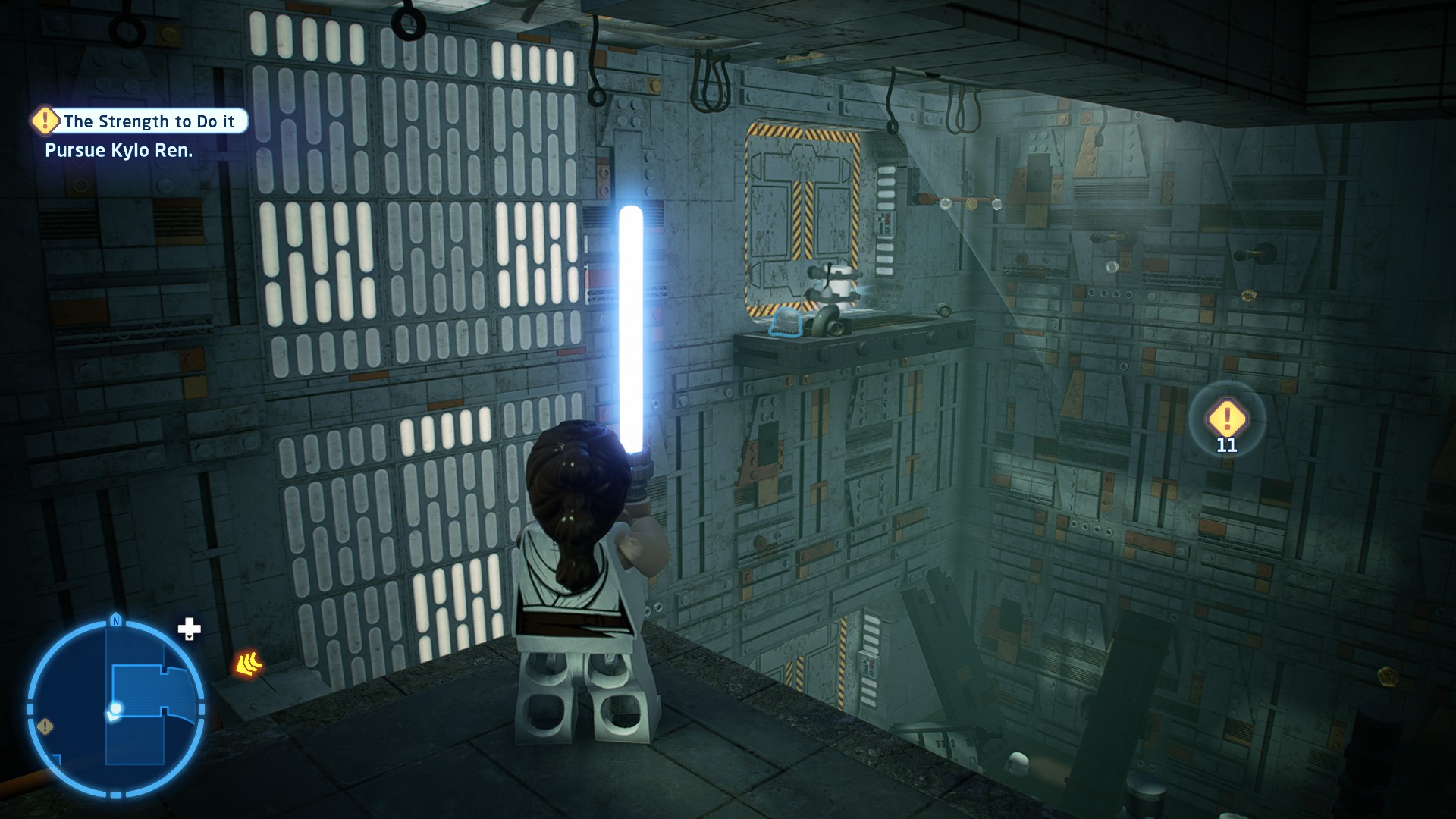Viewport: 1456px width, 819px height.
Task: Select the orange flame icon beside the minimap
Action: [x=248, y=664]
